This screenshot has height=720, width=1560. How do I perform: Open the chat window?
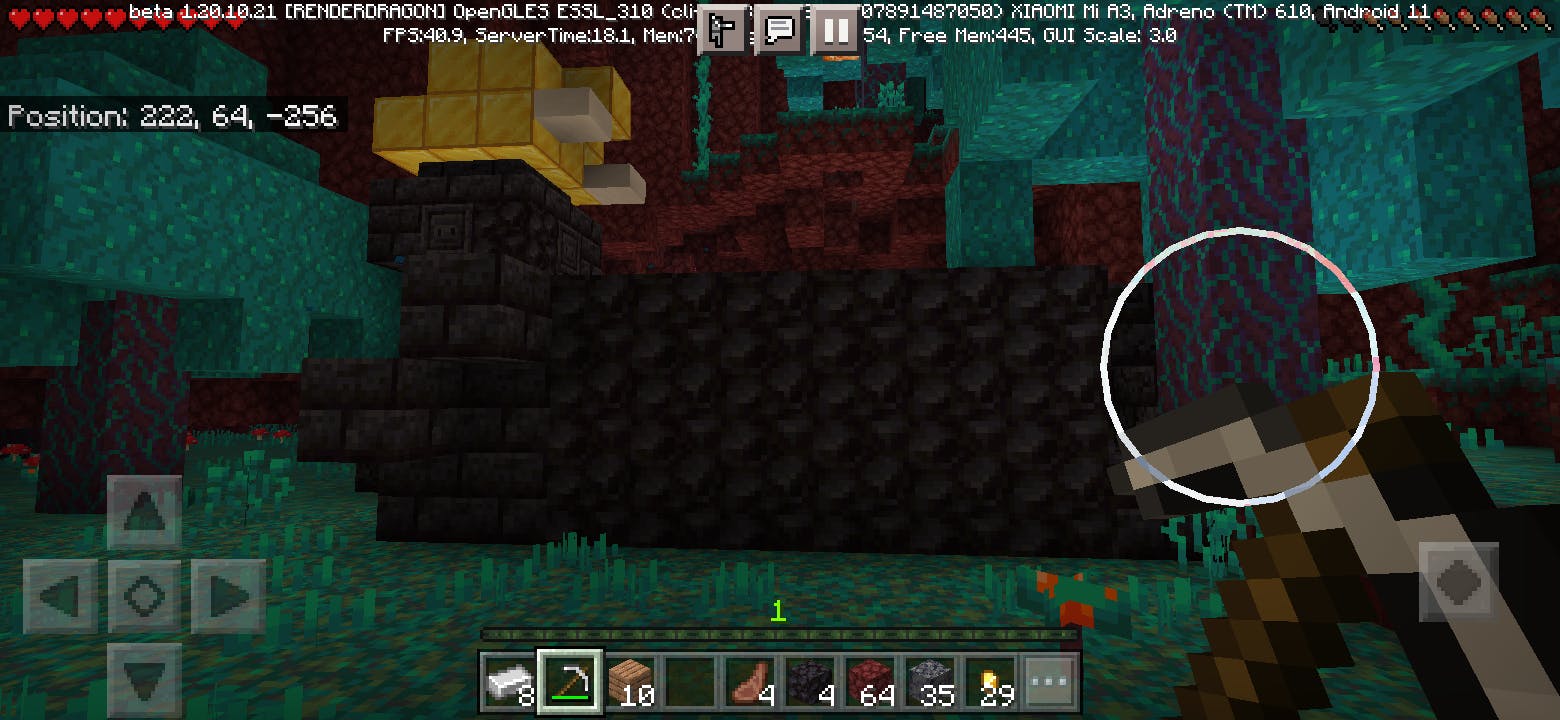point(780,33)
